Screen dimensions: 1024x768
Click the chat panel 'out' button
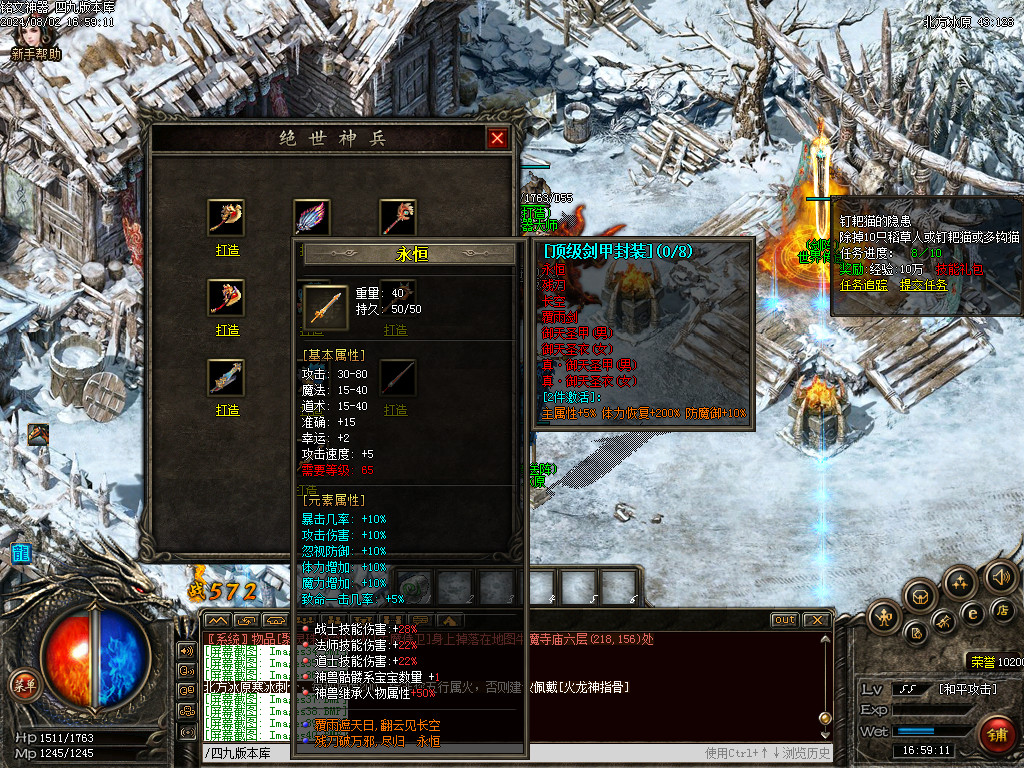(785, 620)
